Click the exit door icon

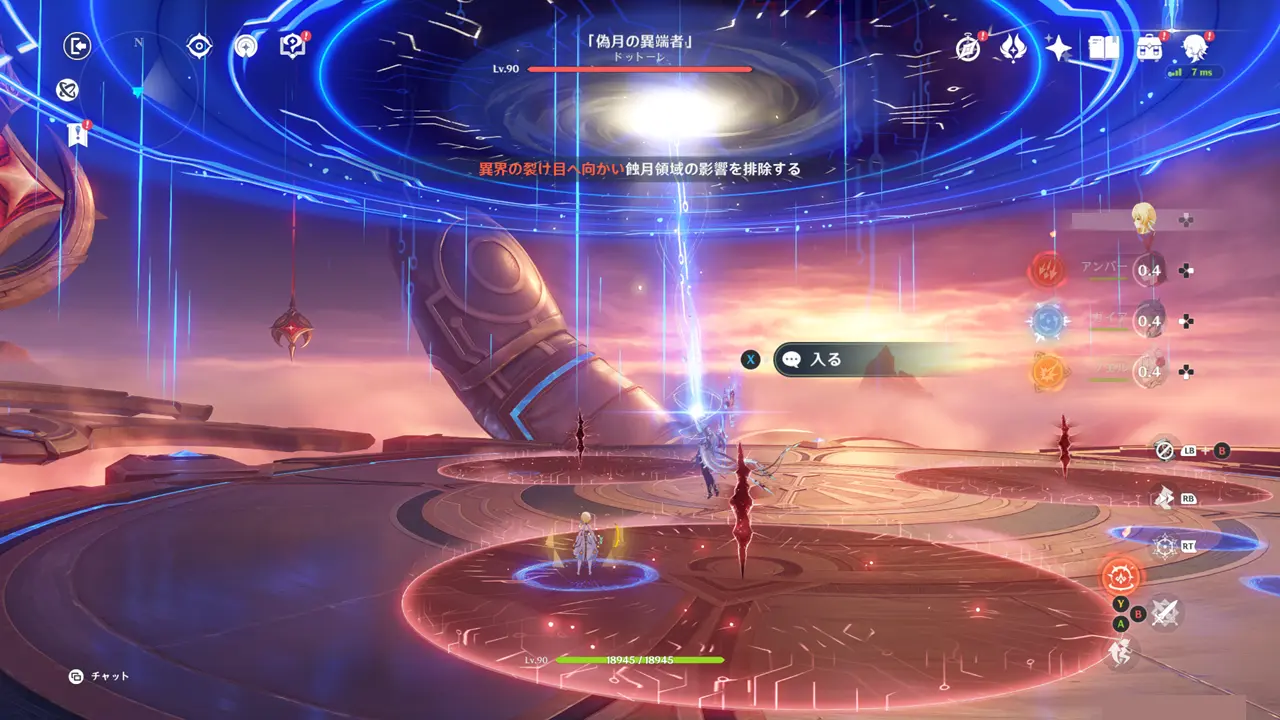(x=77, y=46)
